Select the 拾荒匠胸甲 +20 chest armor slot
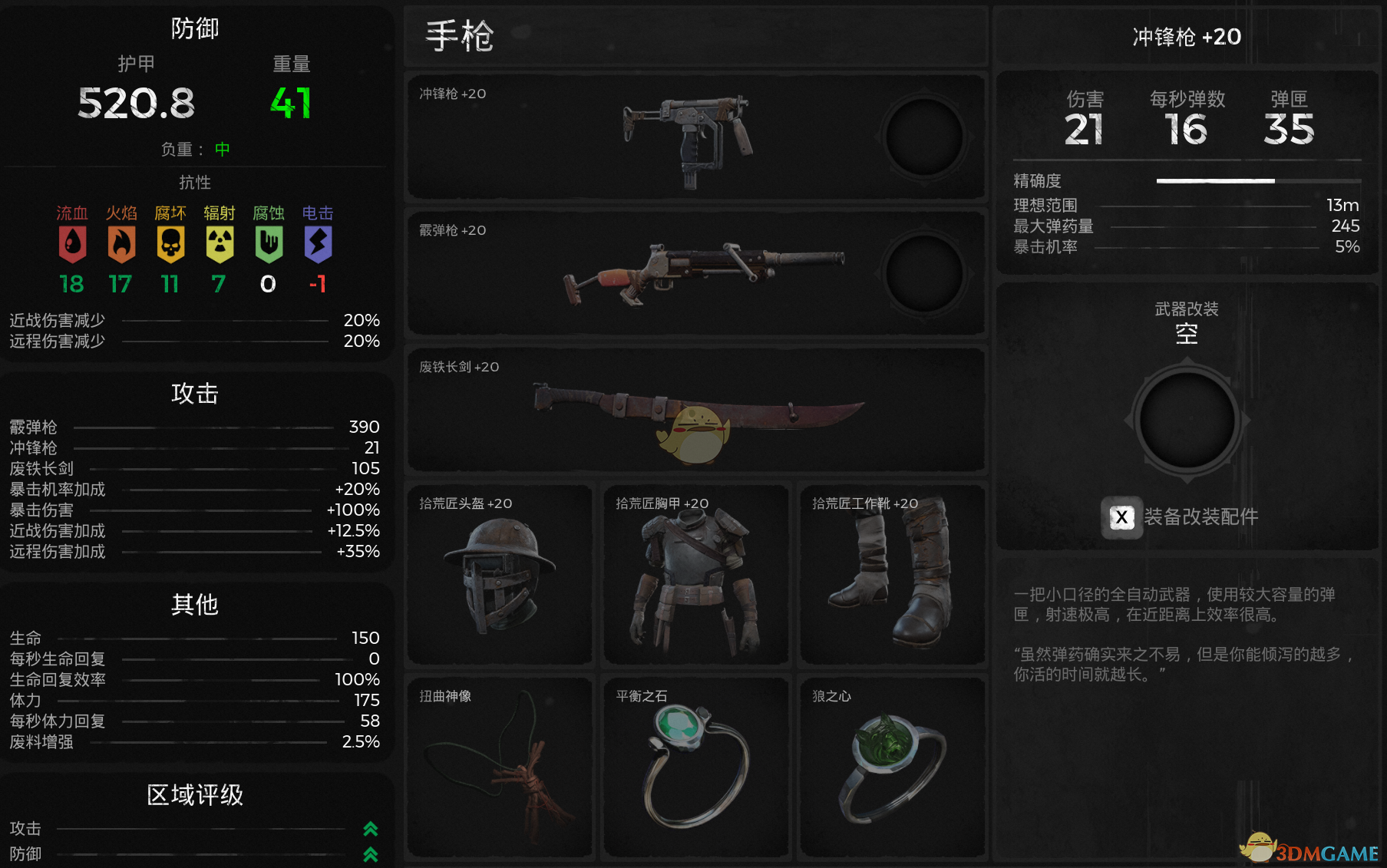 [695, 574]
